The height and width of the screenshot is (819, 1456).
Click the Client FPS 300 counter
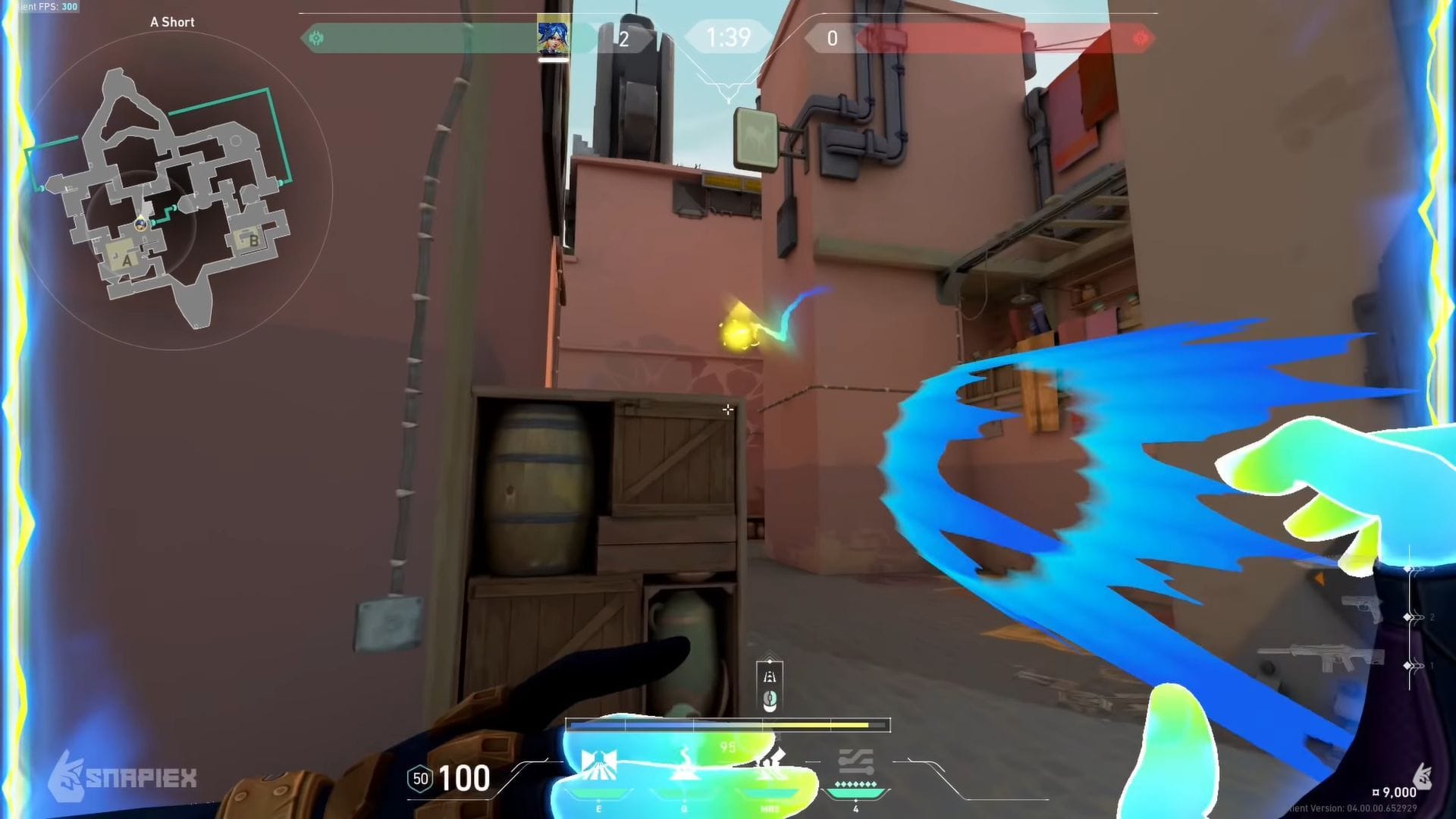45,7
